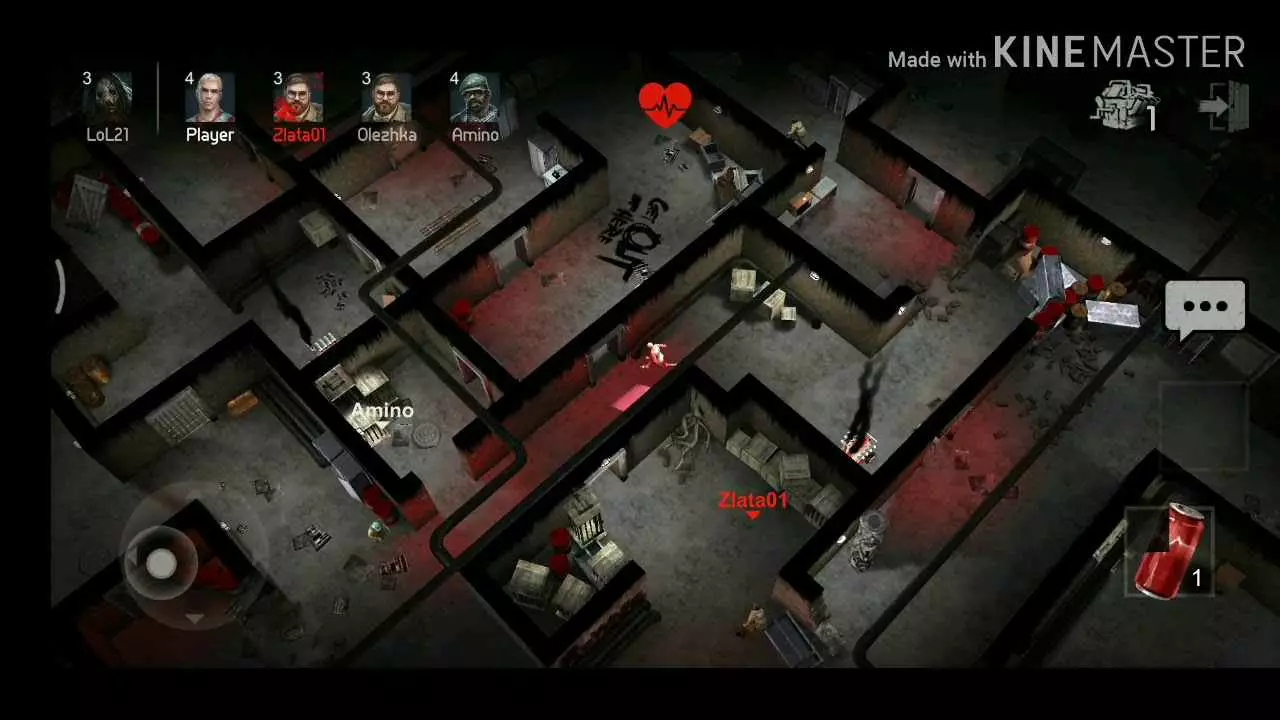Tap the heartbeat health icon
This screenshot has height=720, width=1280.
click(666, 101)
